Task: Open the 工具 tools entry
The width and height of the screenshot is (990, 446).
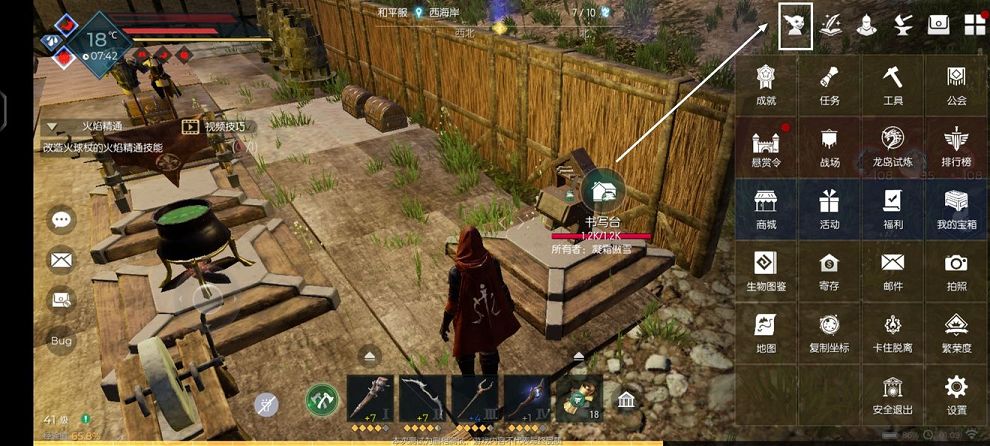Action: coord(893,84)
